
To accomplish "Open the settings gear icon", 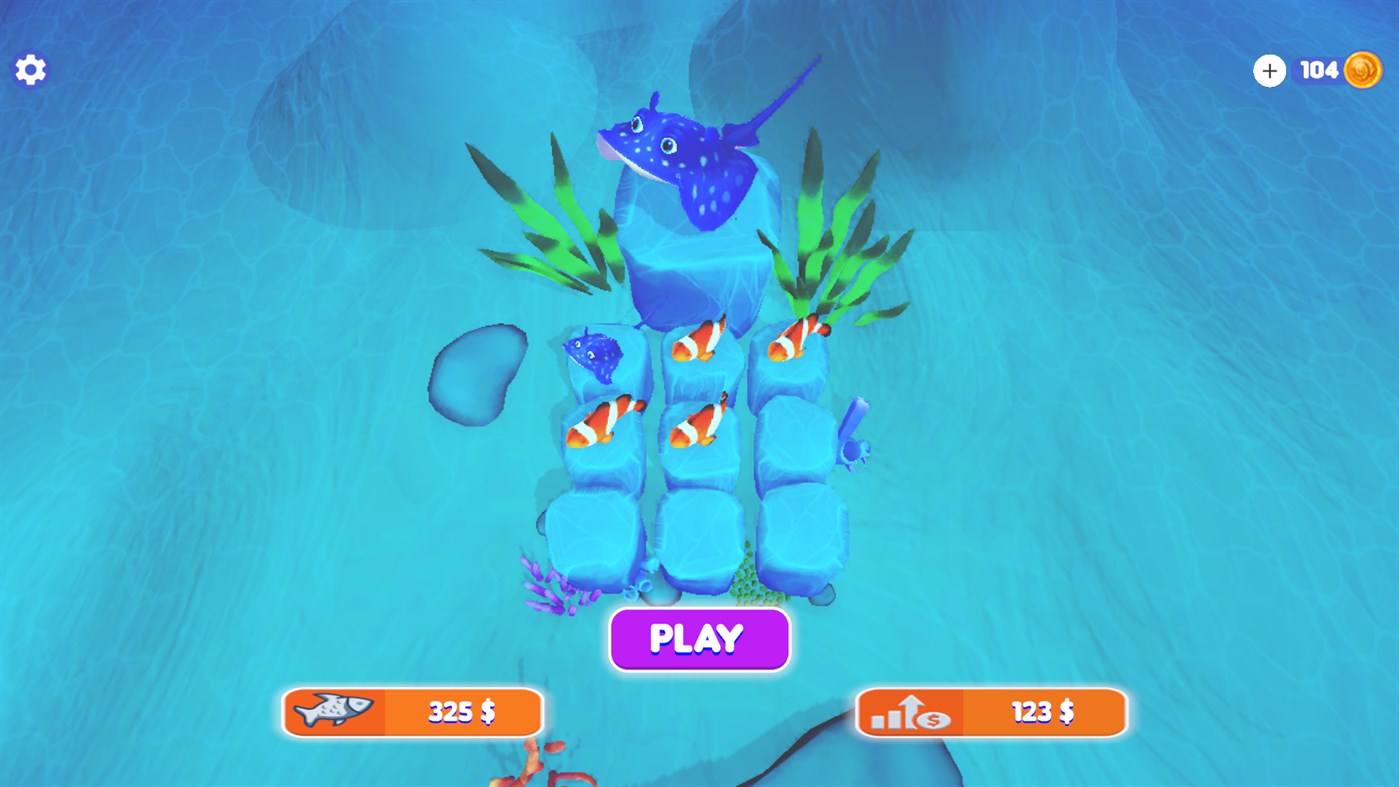I will tap(30, 68).
